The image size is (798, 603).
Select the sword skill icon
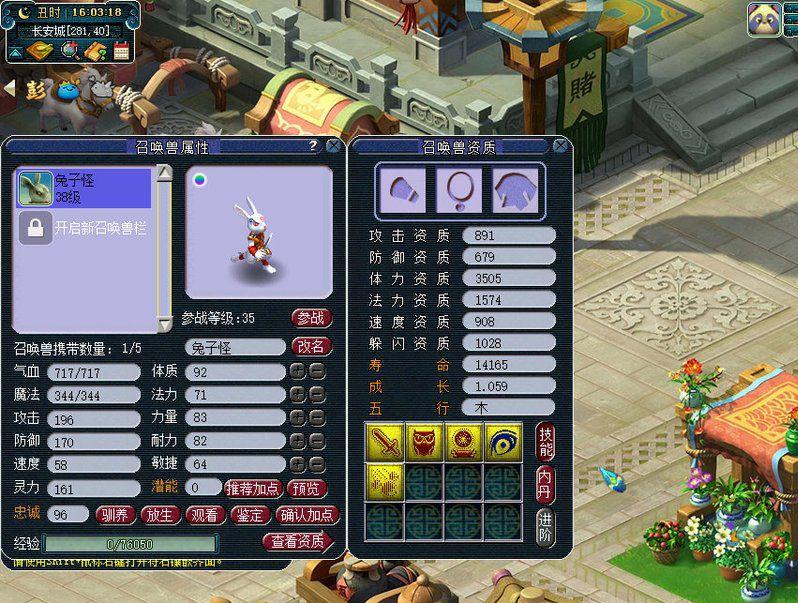click(x=383, y=440)
